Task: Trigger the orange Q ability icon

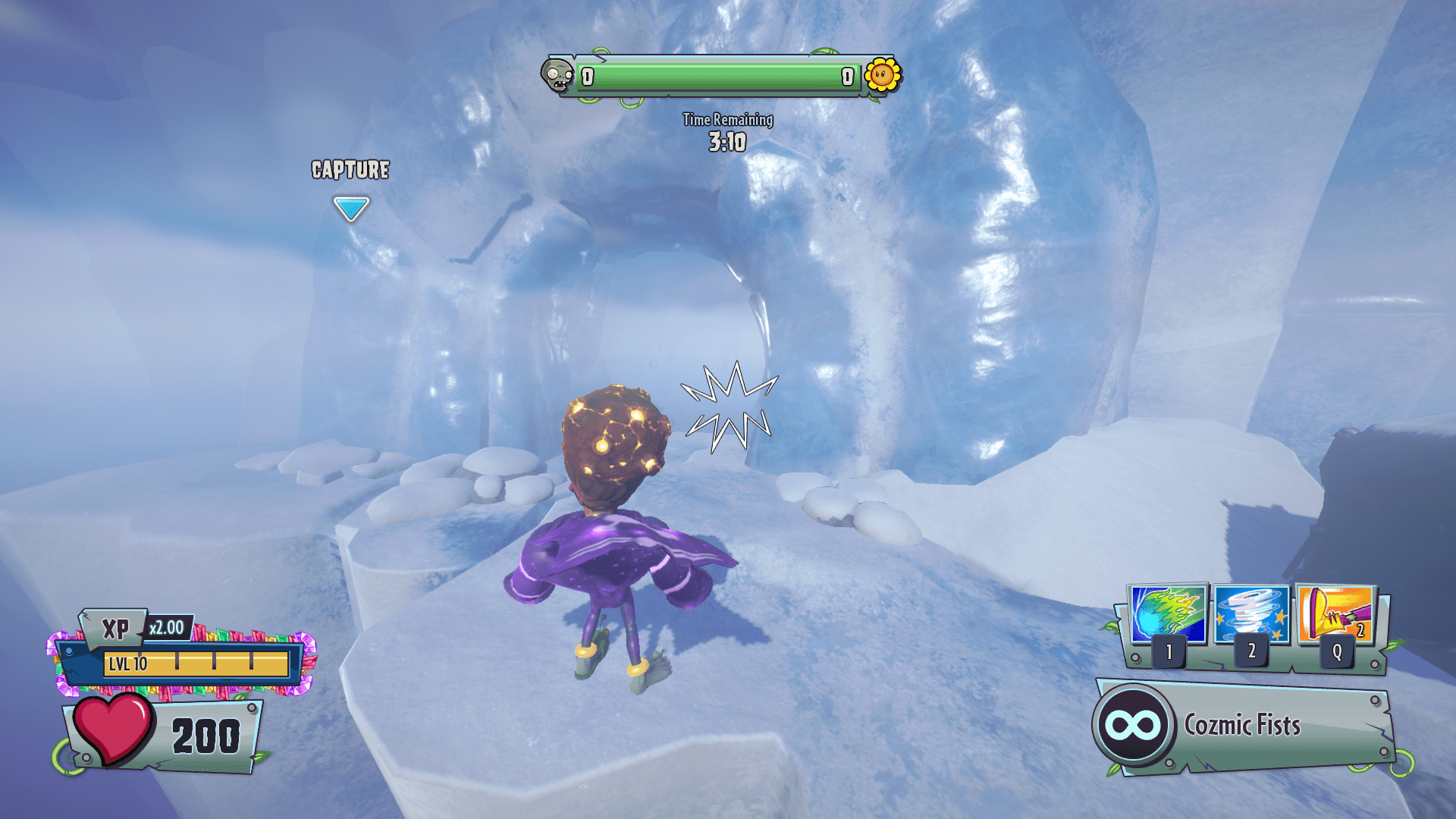Action: [1335, 613]
